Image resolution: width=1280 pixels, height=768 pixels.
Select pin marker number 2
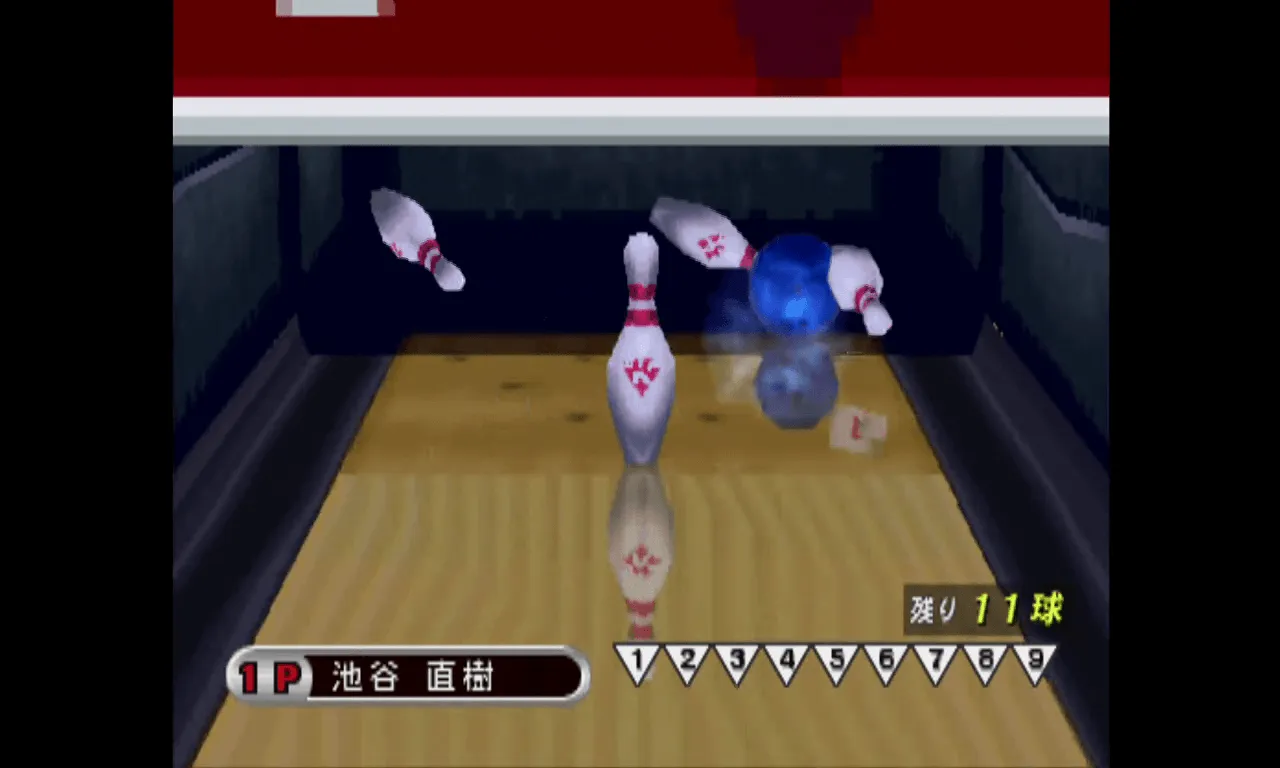686,661
